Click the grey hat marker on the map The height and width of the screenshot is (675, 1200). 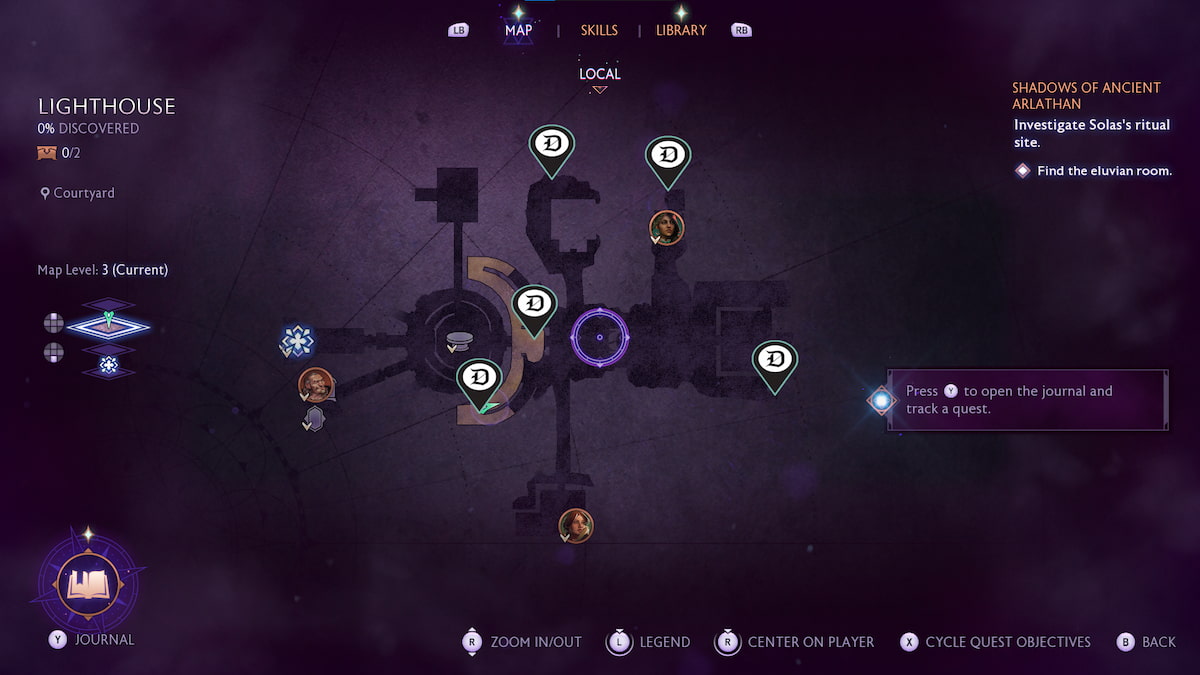pos(459,341)
